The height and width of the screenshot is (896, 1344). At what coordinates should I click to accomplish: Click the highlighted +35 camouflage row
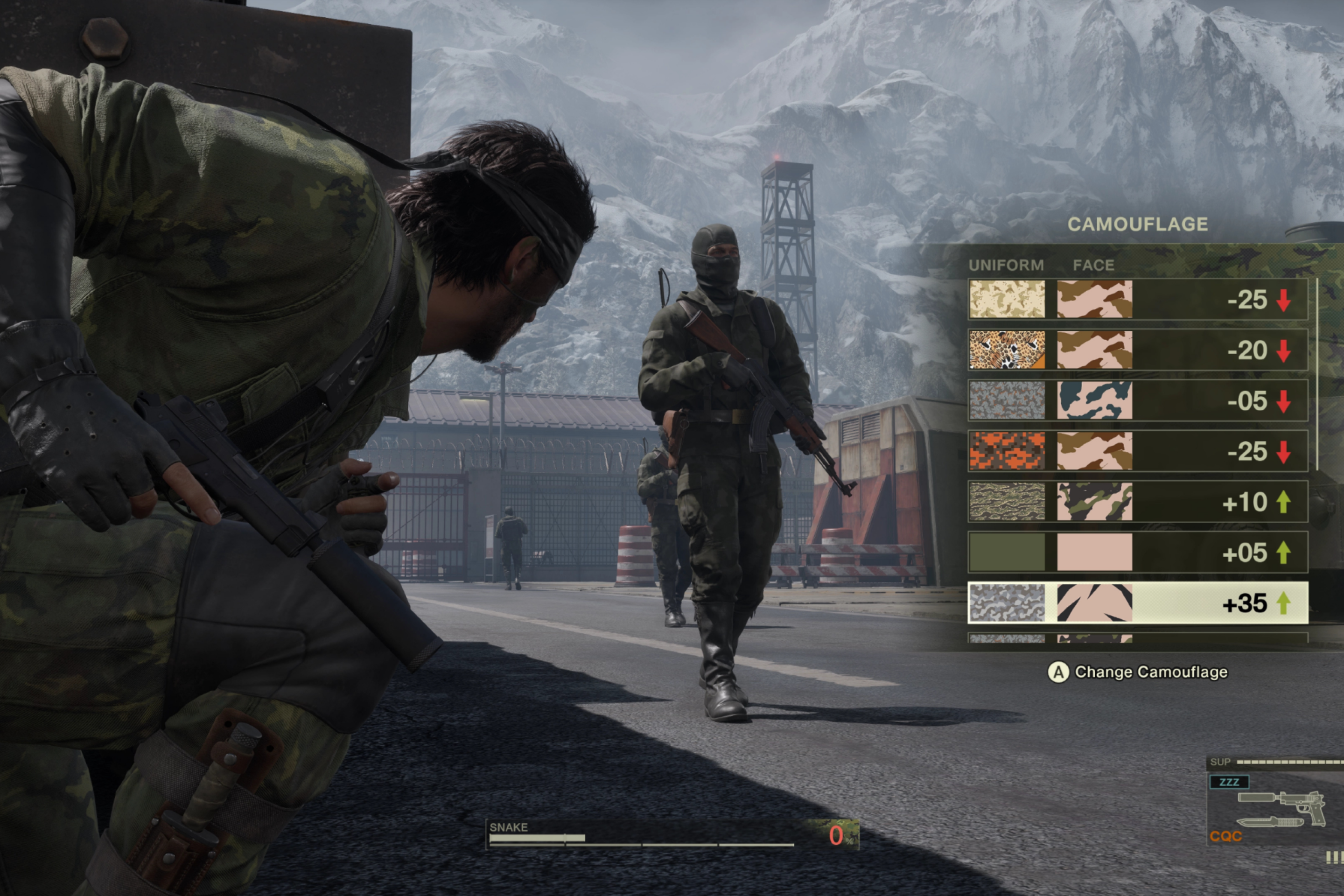[1137, 603]
